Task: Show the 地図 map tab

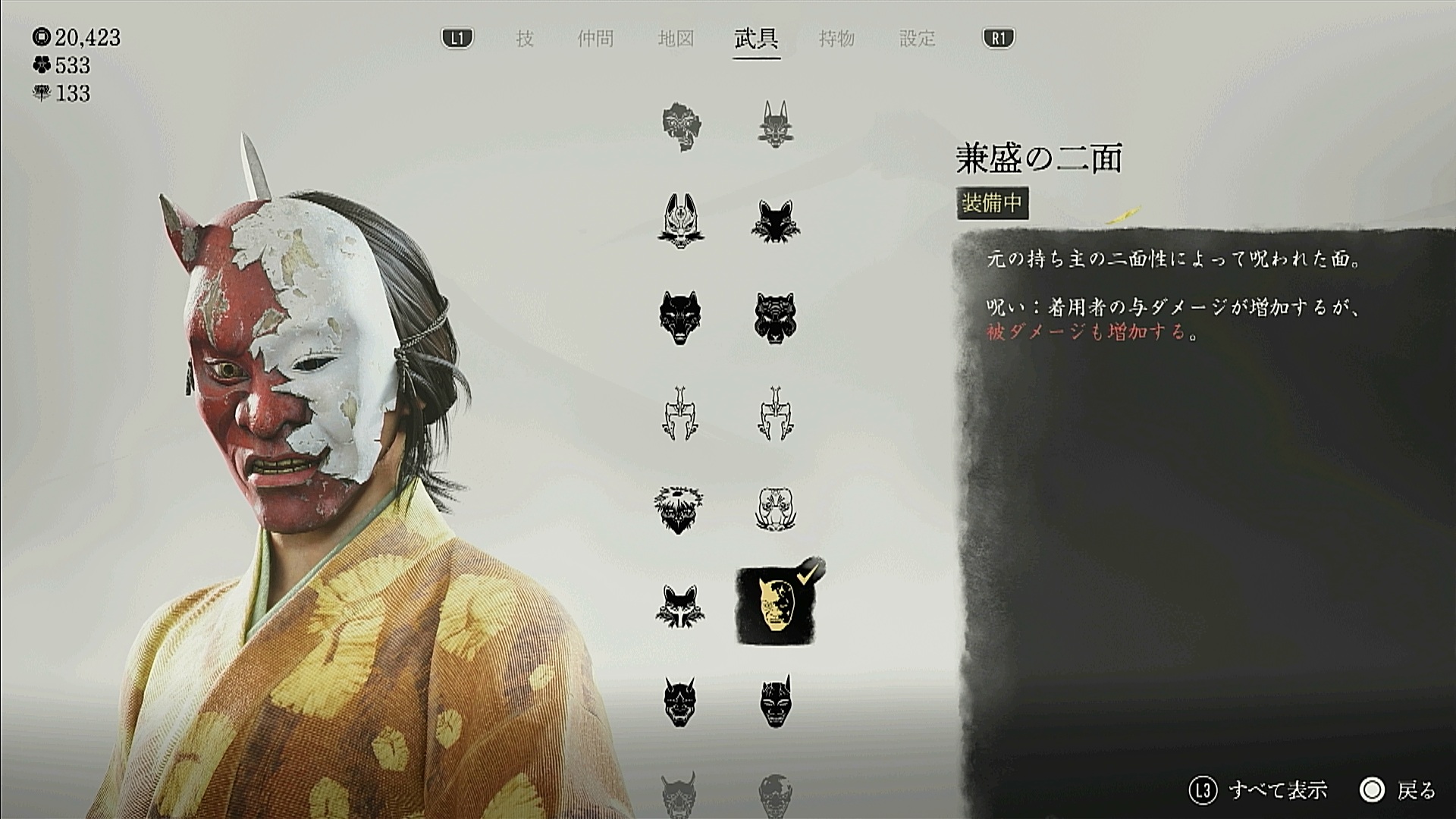Action: point(676,39)
